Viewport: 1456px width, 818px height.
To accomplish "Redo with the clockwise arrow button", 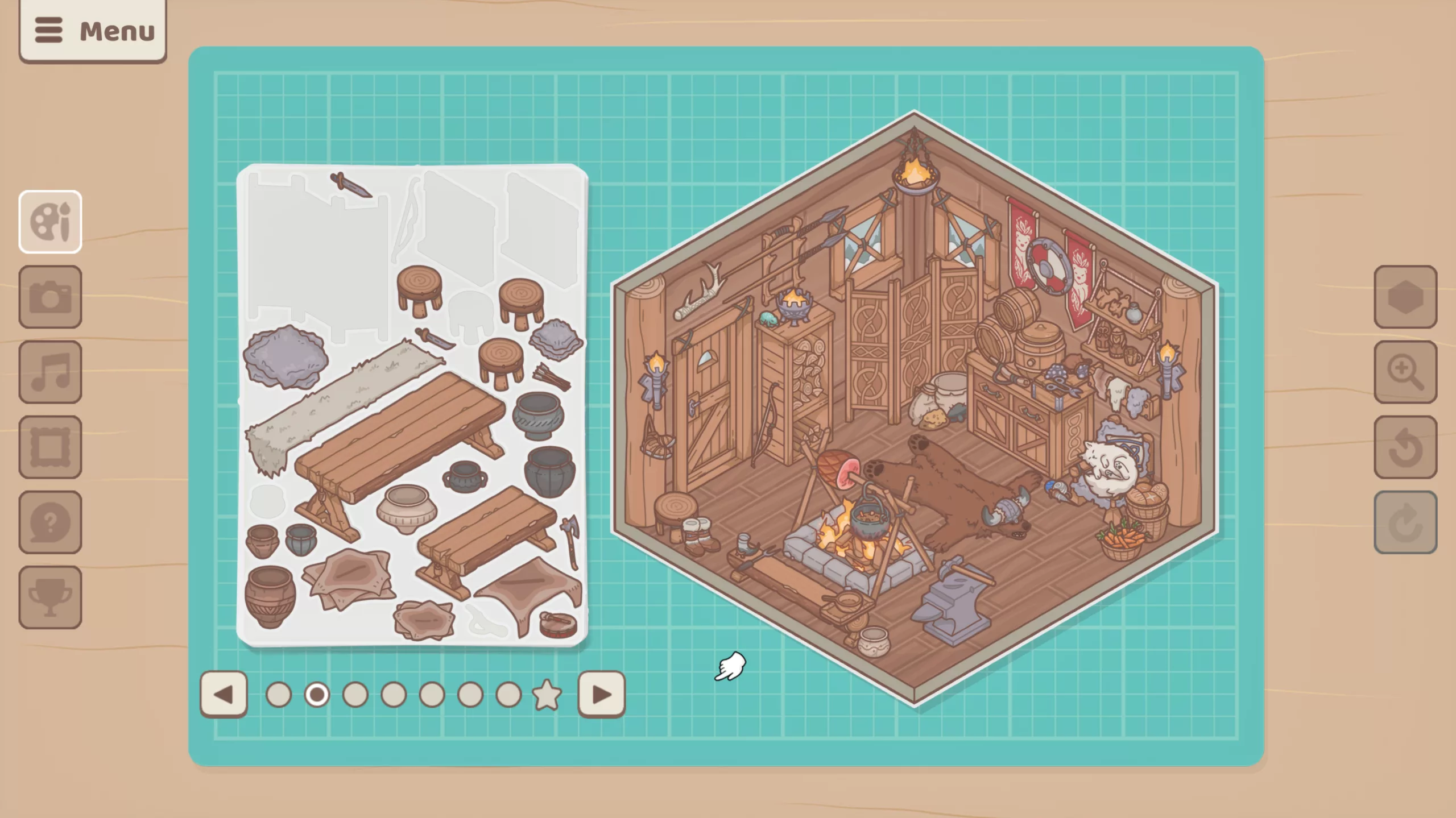I will pyautogui.click(x=1405, y=522).
